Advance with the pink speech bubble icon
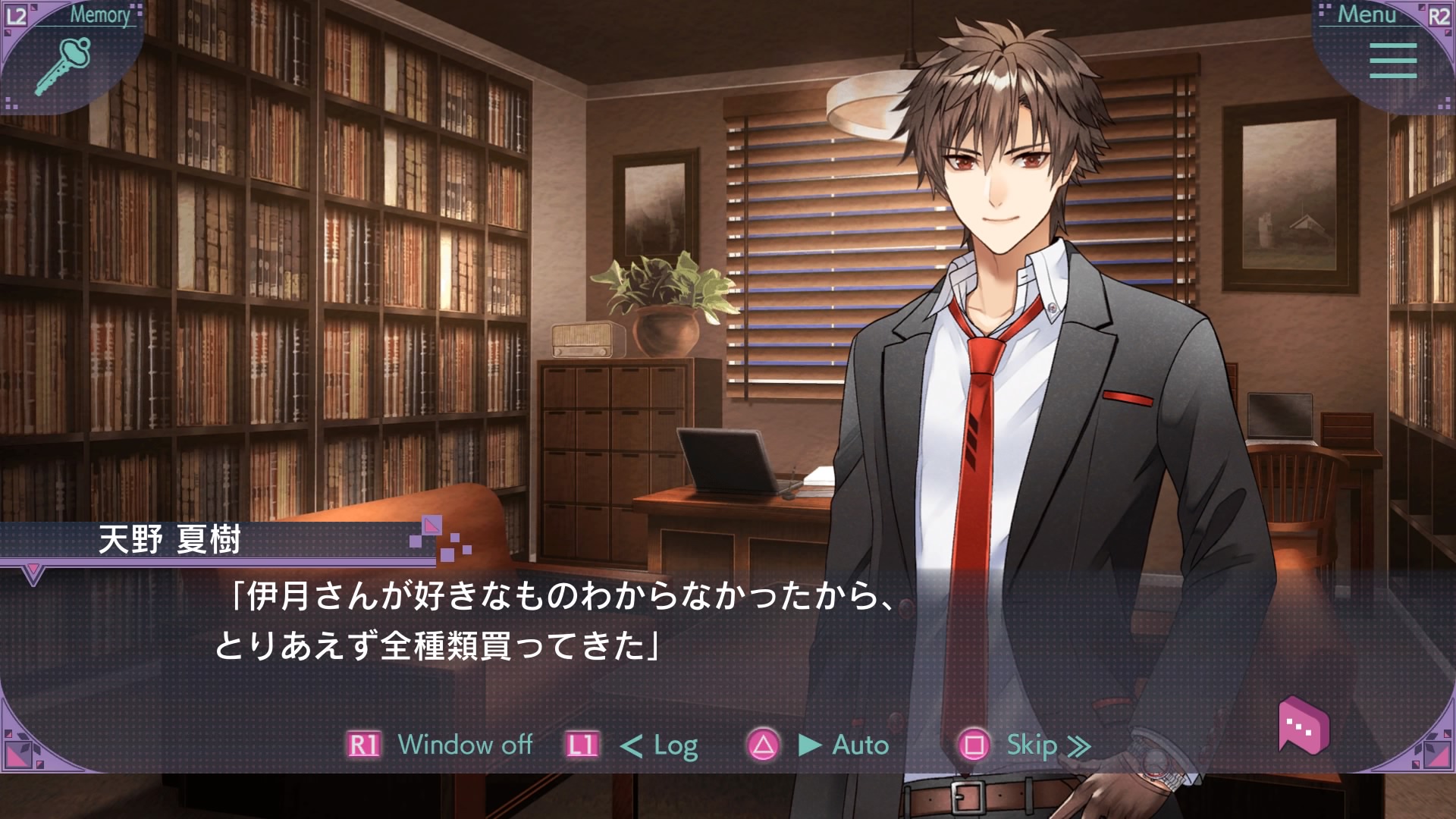Viewport: 1456px width, 819px height. (1303, 726)
